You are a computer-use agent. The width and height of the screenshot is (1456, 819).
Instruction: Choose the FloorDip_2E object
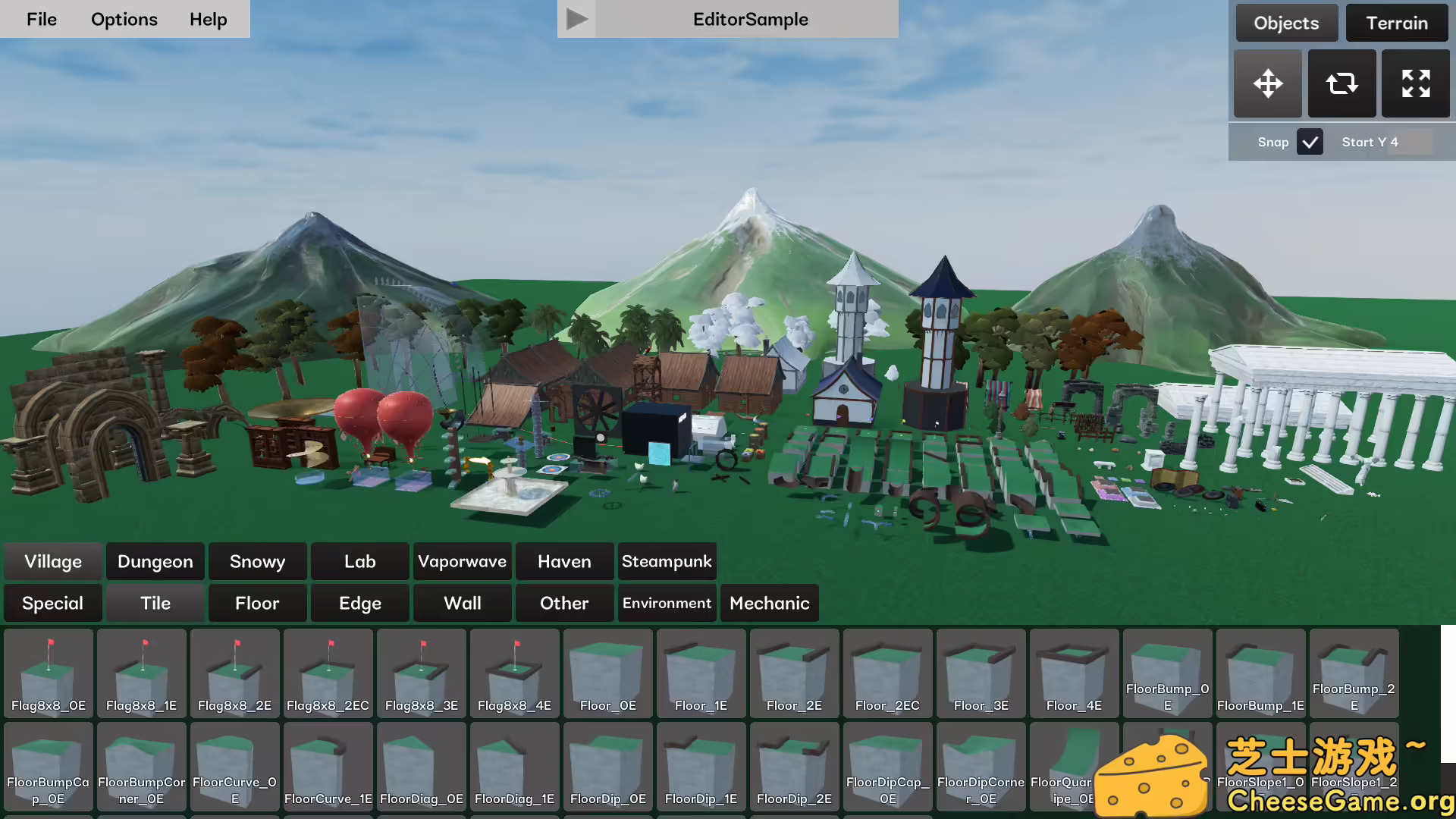coord(794,766)
